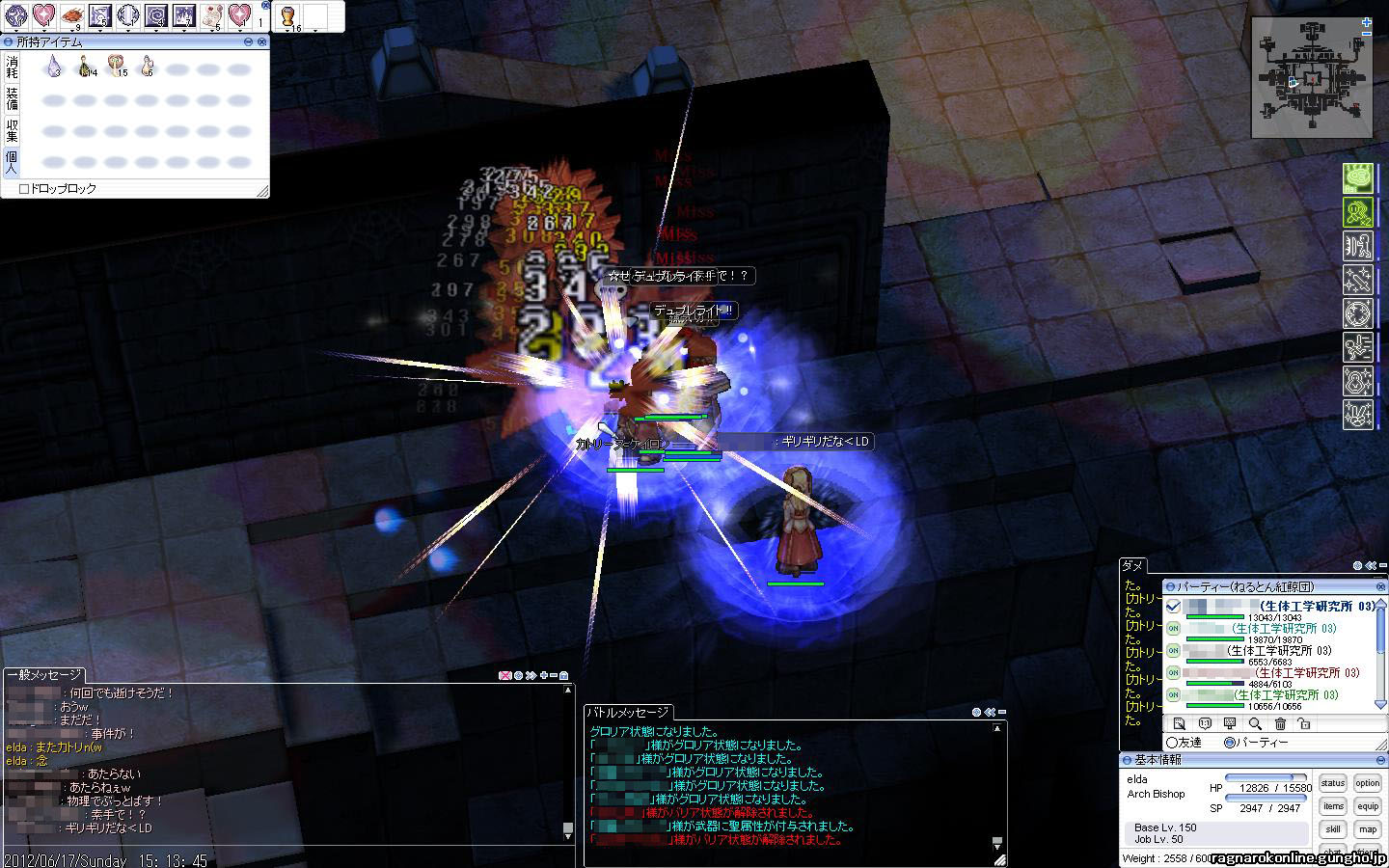Click the option button
This screenshot has width=1389, height=868.
1367,784
